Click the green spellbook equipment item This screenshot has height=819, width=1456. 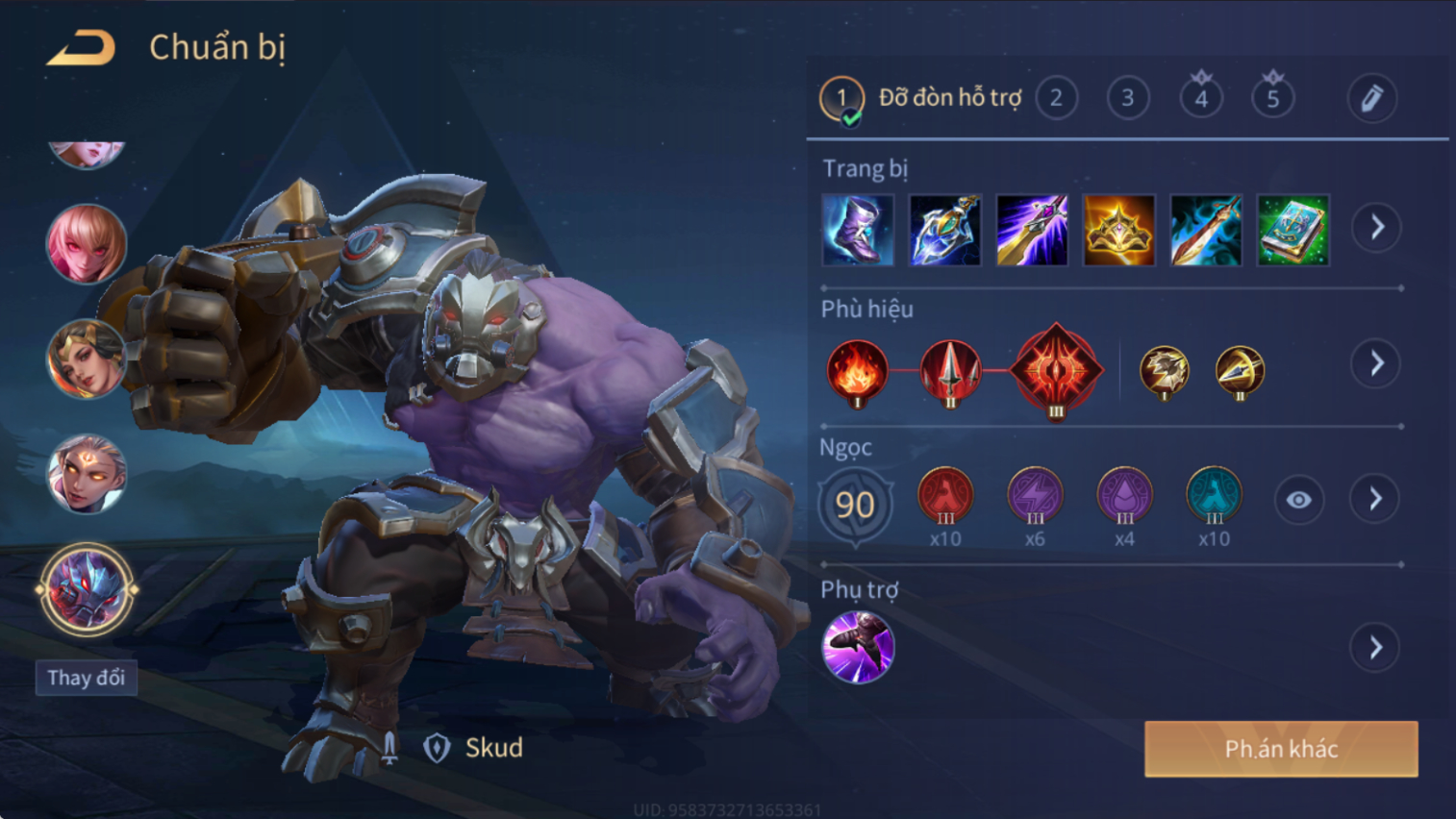1293,231
